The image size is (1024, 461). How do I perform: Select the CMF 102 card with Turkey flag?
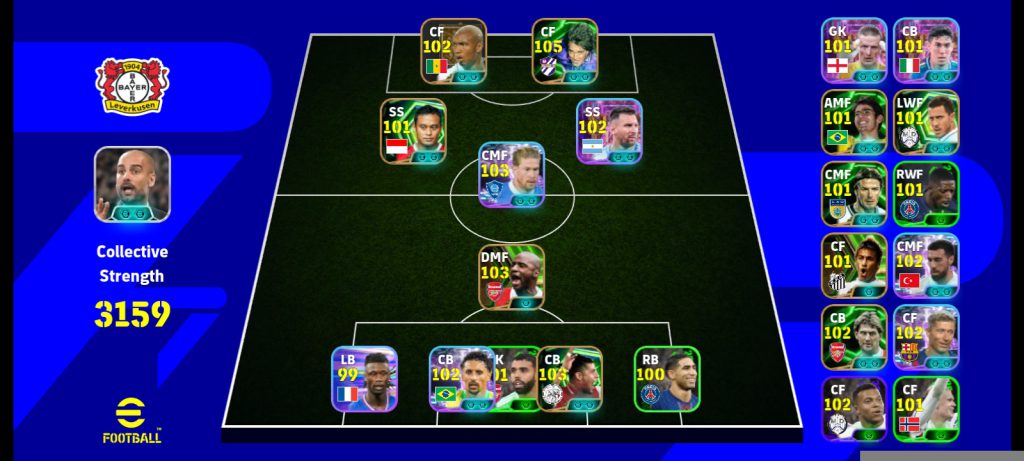point(926,266)
